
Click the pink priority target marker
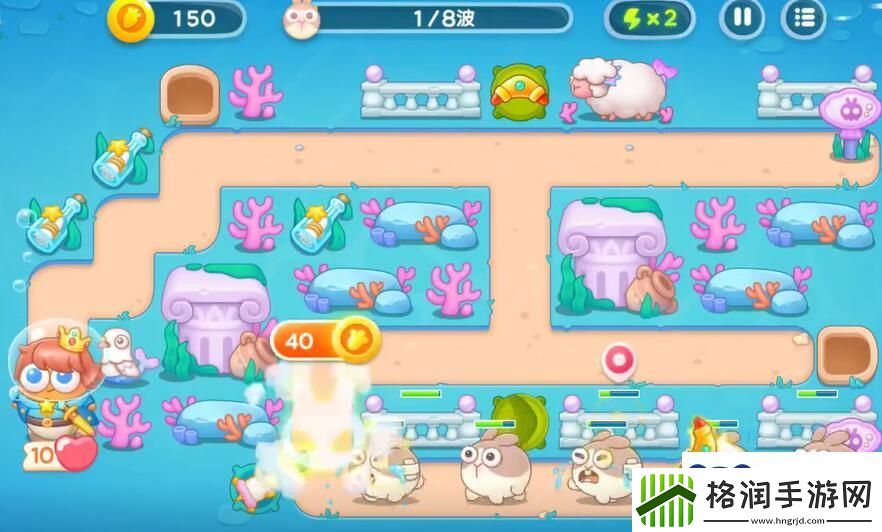619,360
